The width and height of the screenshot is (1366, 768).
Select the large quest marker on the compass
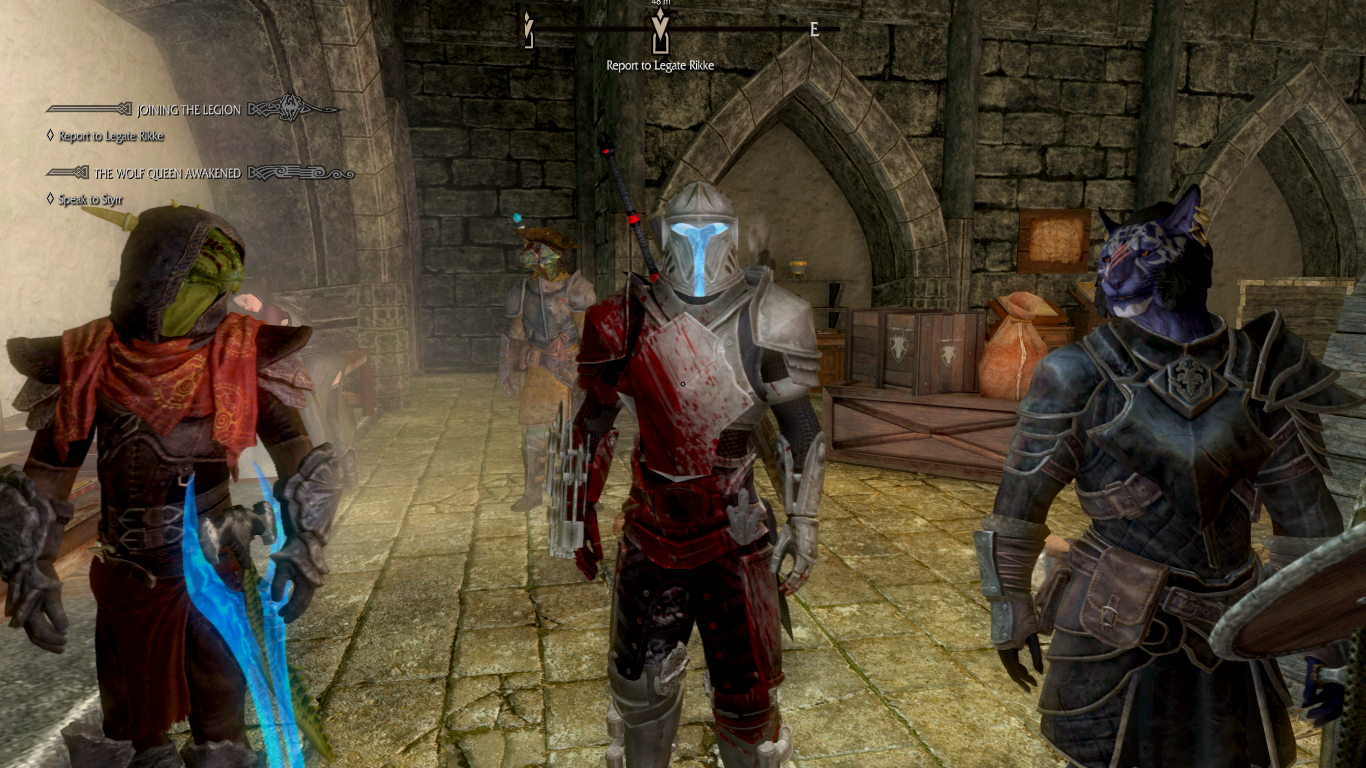coord(660,32)
